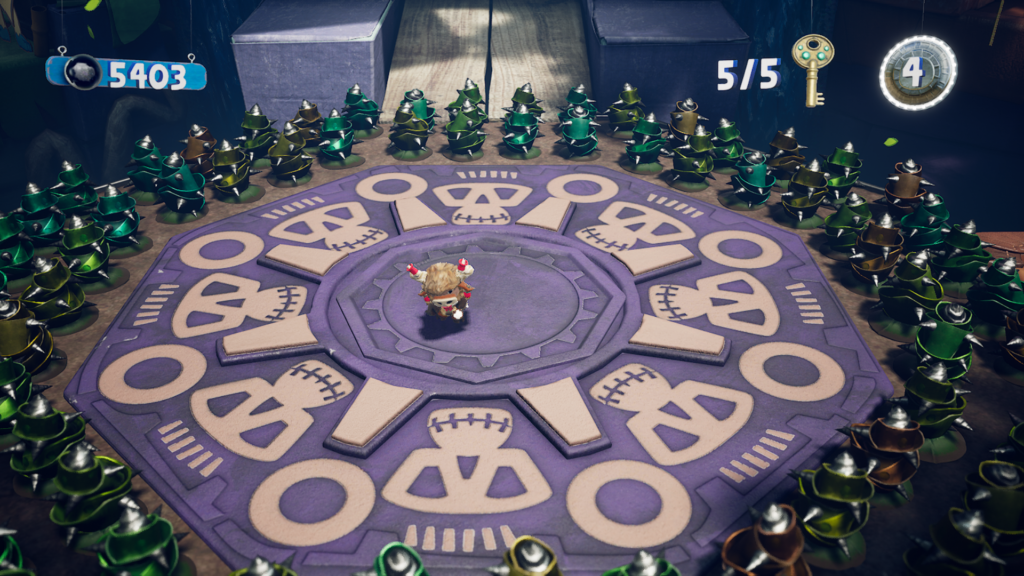Click the score bubble icon

(x=83, y=73)
